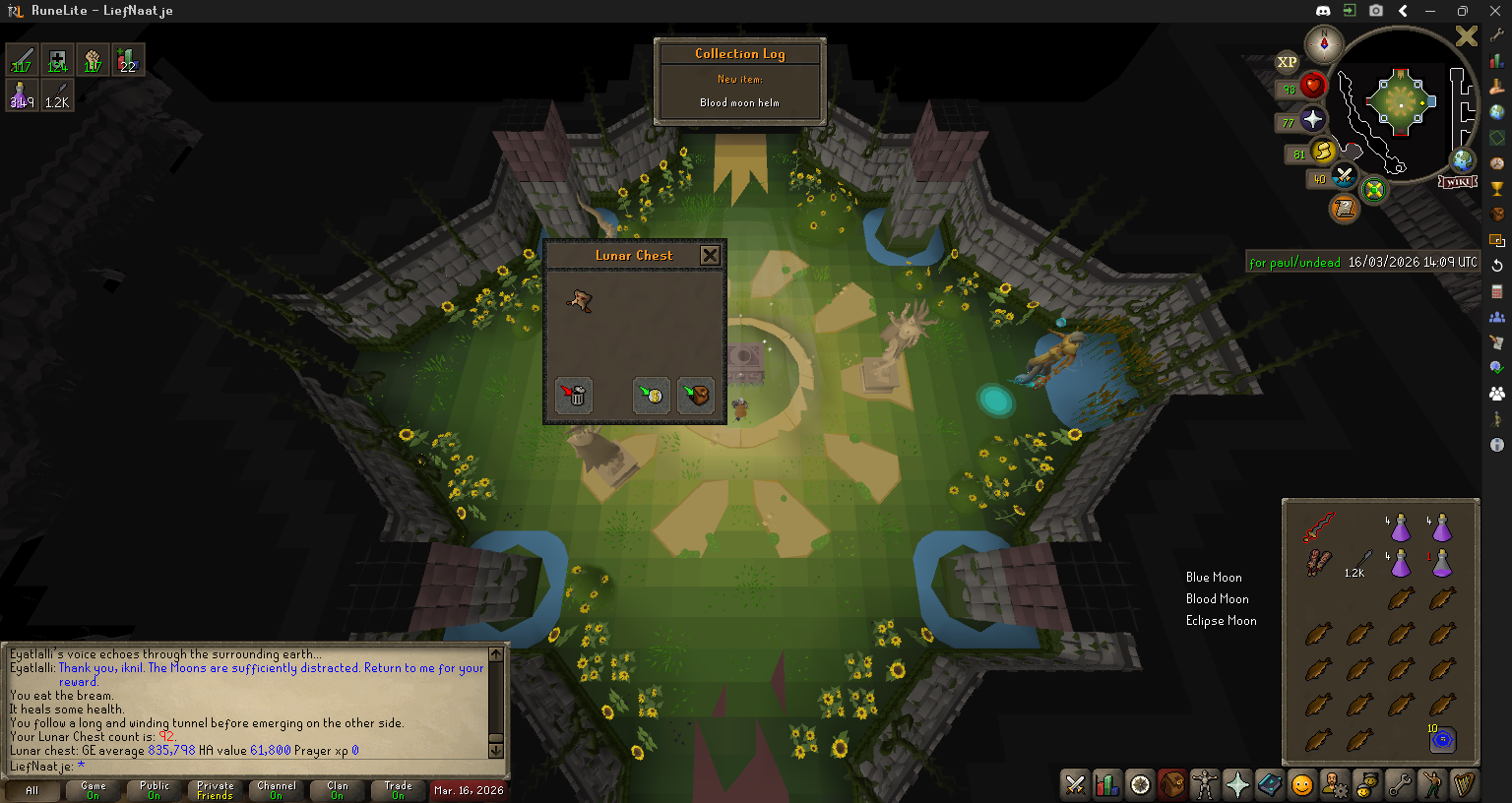Screen dimensions: 1512x803
Task: Select the blue rune pouch item
Action: pyautogui.click(x=1442, y=739)
